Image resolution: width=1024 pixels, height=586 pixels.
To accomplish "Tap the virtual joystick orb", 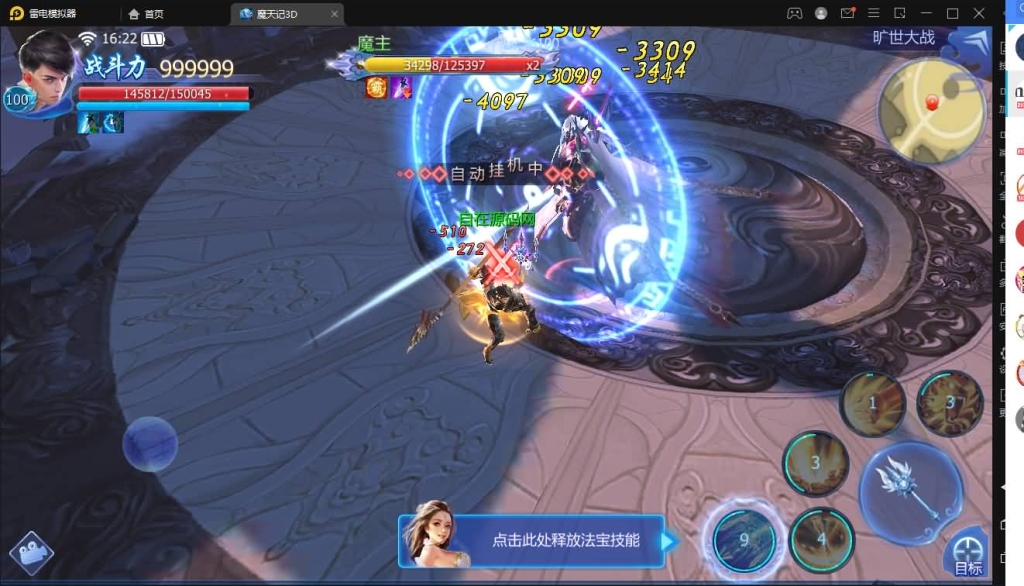I will click(150, 443).
